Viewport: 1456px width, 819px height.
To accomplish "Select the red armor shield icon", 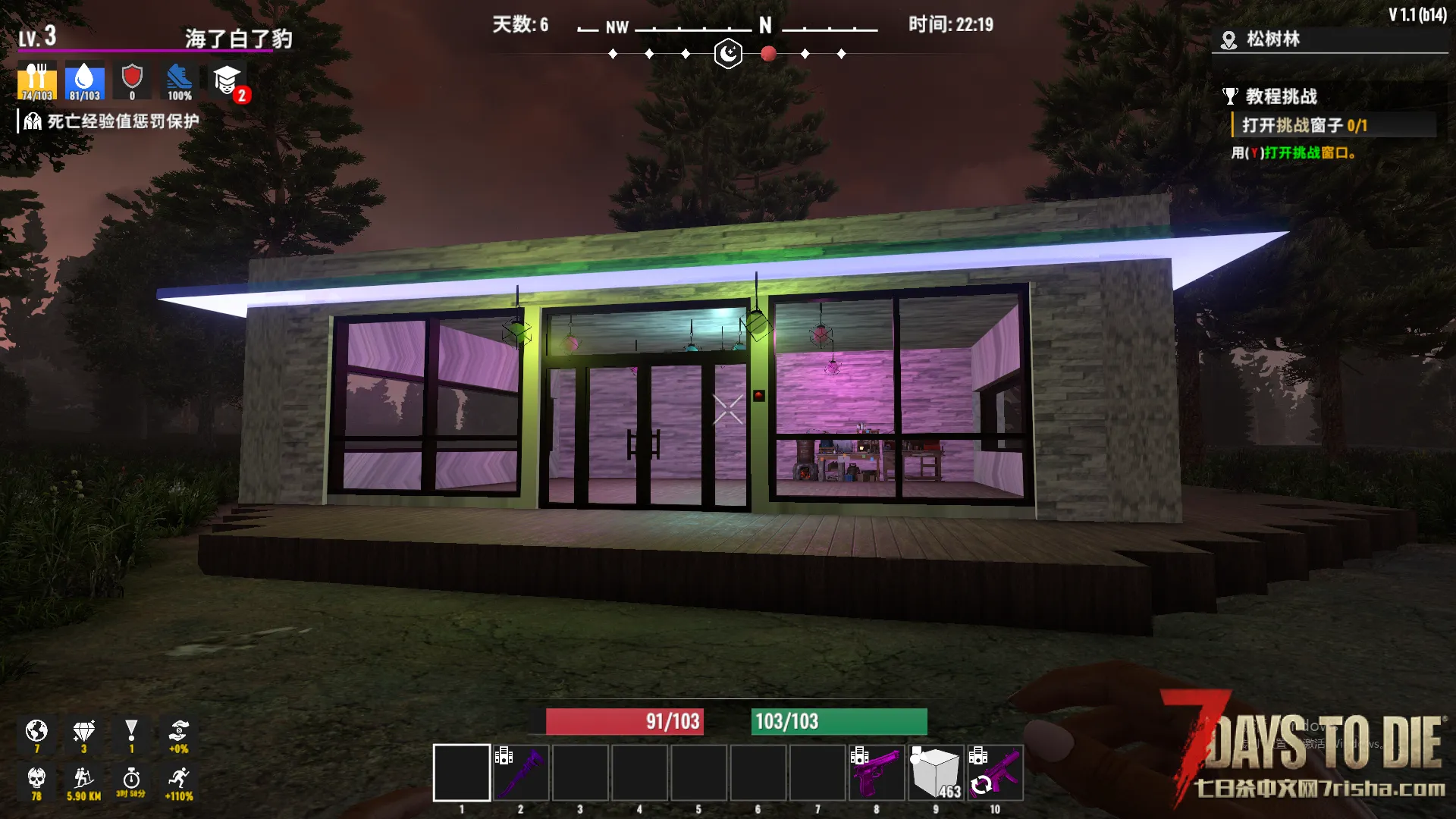I will 132,81.
